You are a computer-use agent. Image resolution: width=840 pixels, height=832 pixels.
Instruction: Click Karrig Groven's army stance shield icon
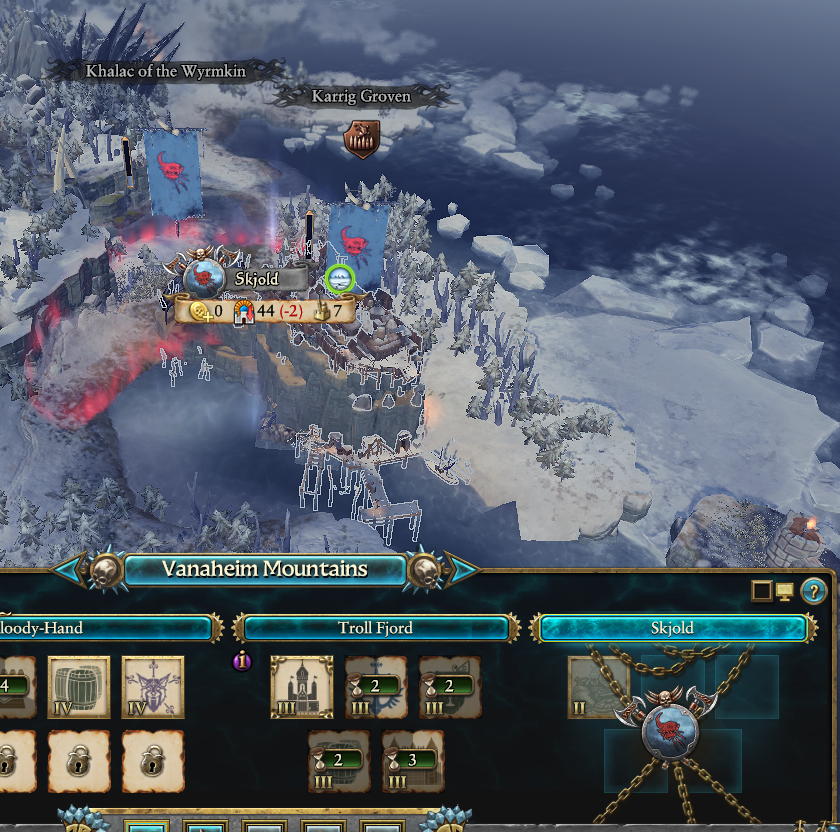pos(360,140)
